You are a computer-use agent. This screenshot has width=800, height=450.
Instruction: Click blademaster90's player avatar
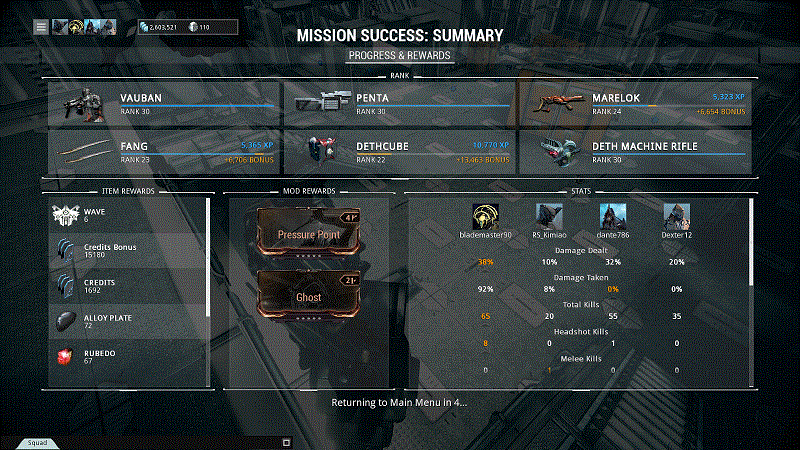pos(486,216)
